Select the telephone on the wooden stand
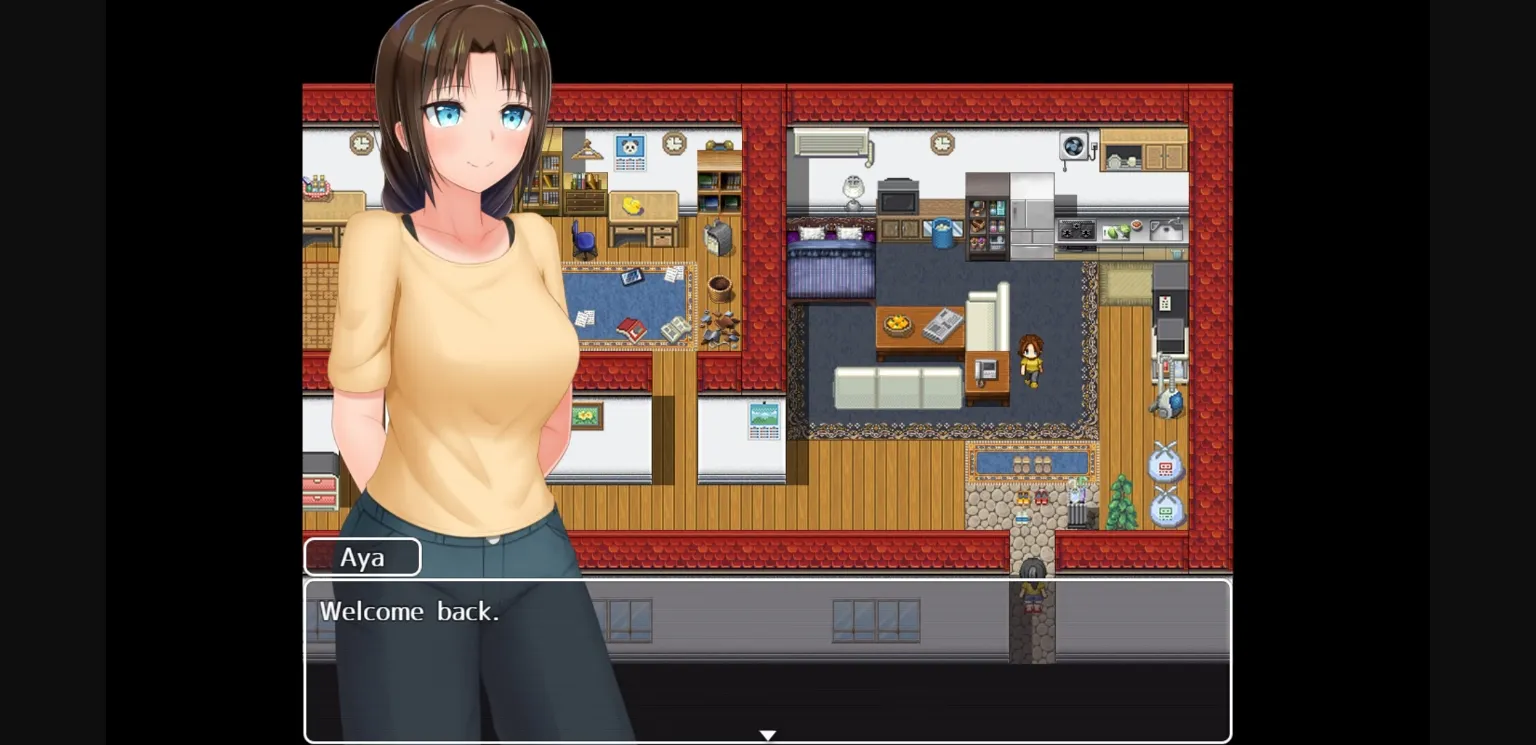This screenshot has height=745, width=1536. pyautogui.click(x=986, y=370)
